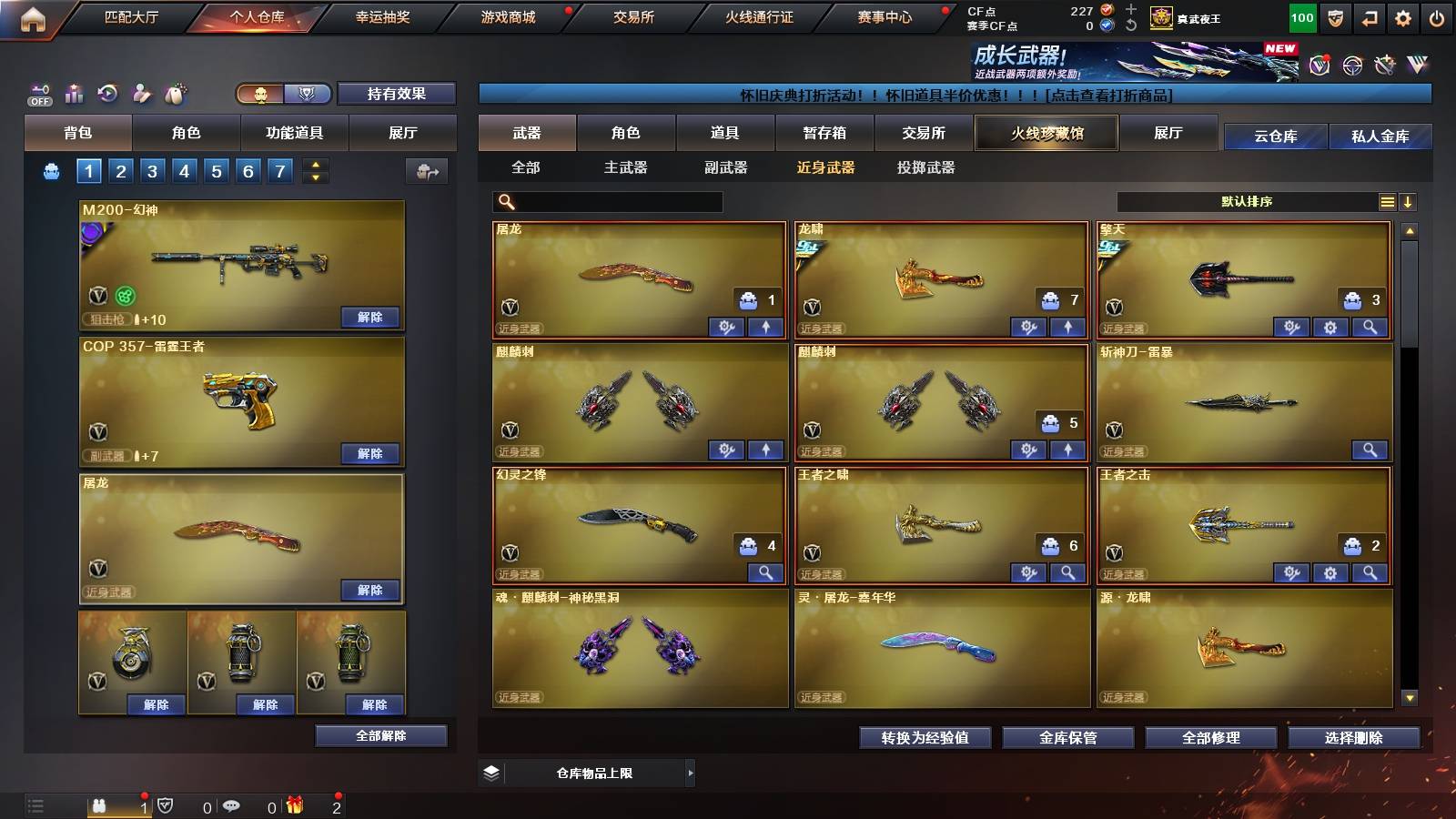Open the chat messages icon at the bottom
Viewport: 1456px width, 819px height.
[x=232, y=805]
